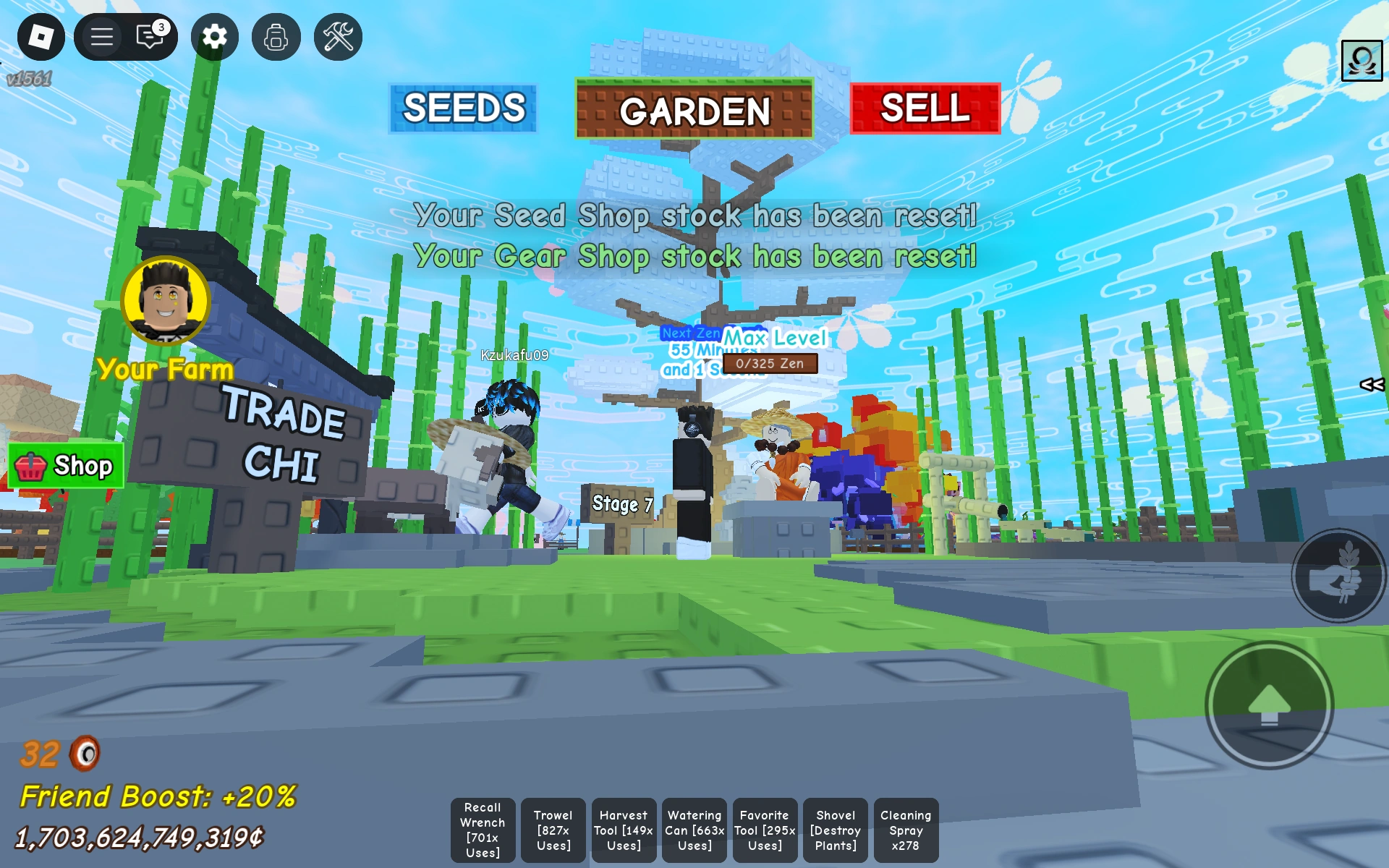Select the SEEDS shop sign
Image resolution: width=1389 pixels, height=868 pixels.
tap(463, 107)
